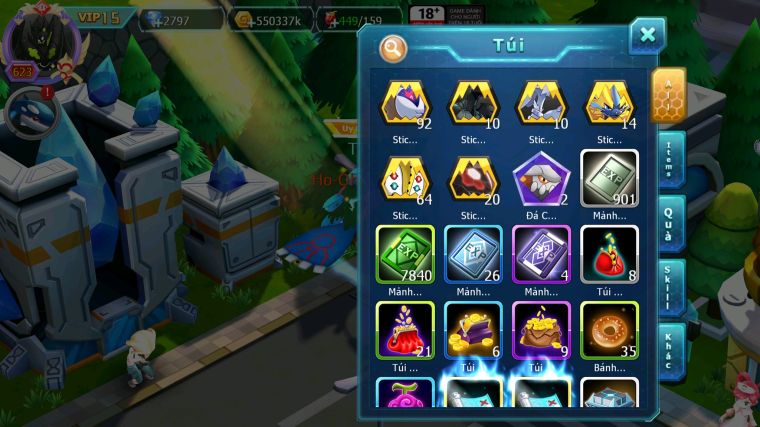Screen dimensions: 760x427
Task: Close the Túi bag window
Action: [x=647, y=36]
